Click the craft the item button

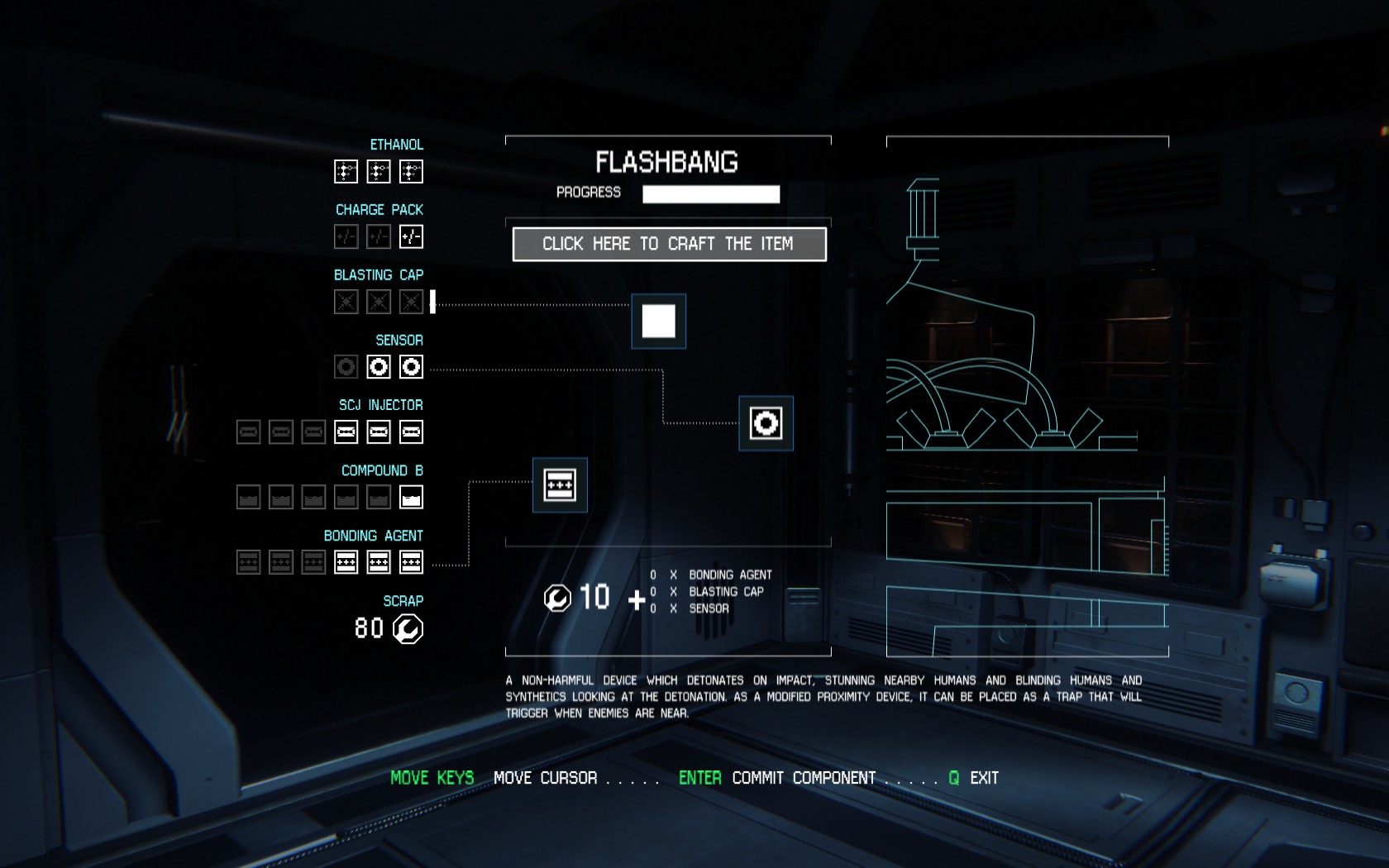[669, 244]
